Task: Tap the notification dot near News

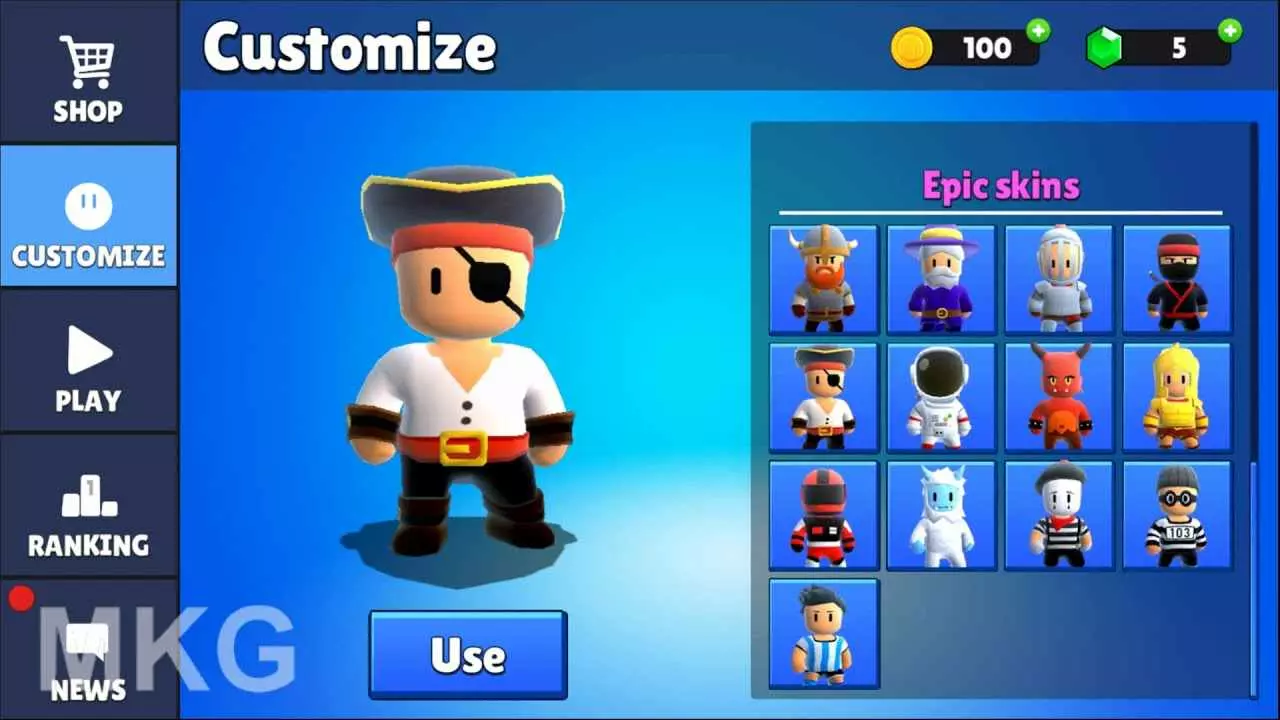Action: point(22,597)
